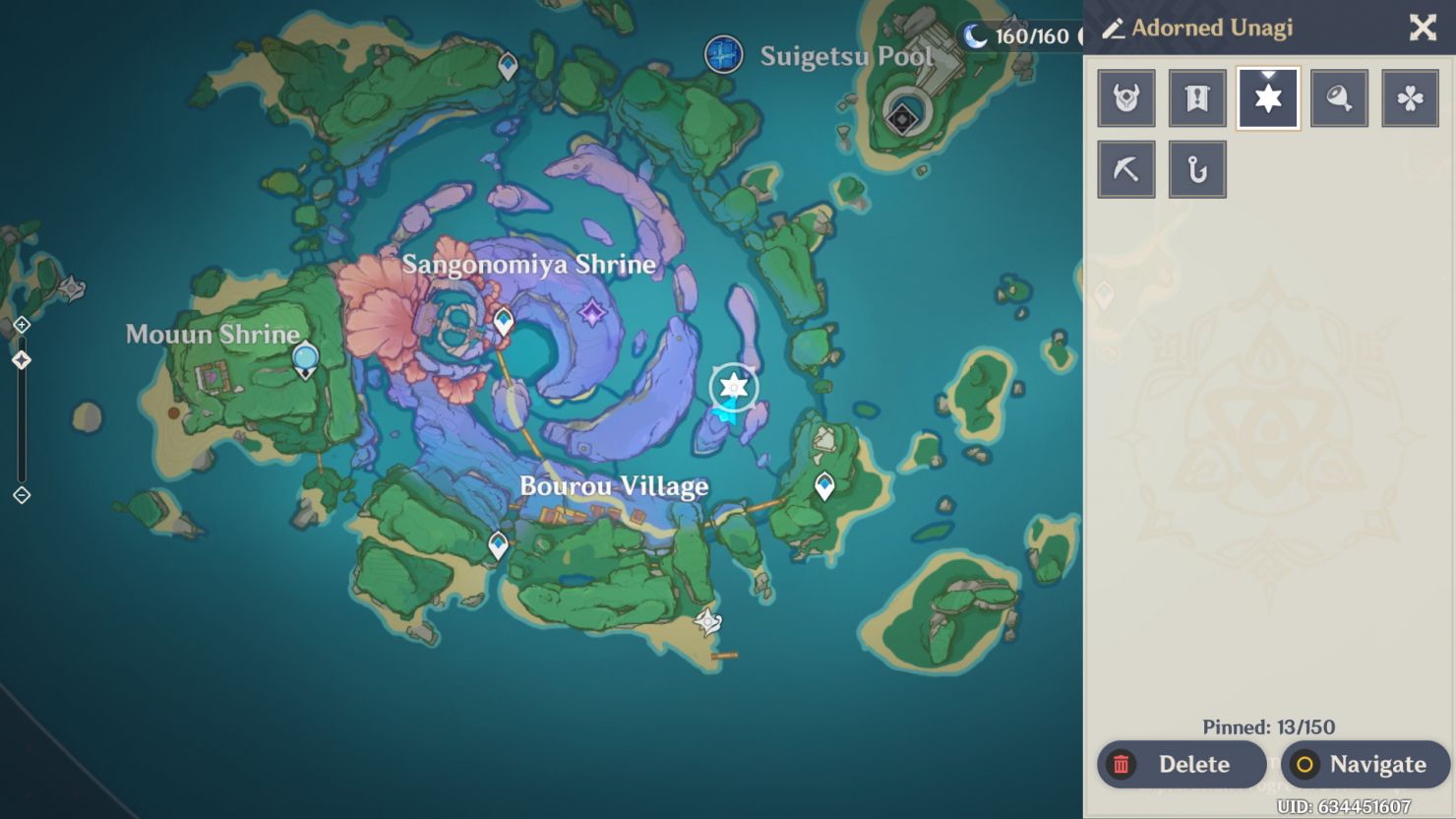Select the enemy pin category icon
The width and height of the screenshot is (1456, 819).
pos(1125,97)
